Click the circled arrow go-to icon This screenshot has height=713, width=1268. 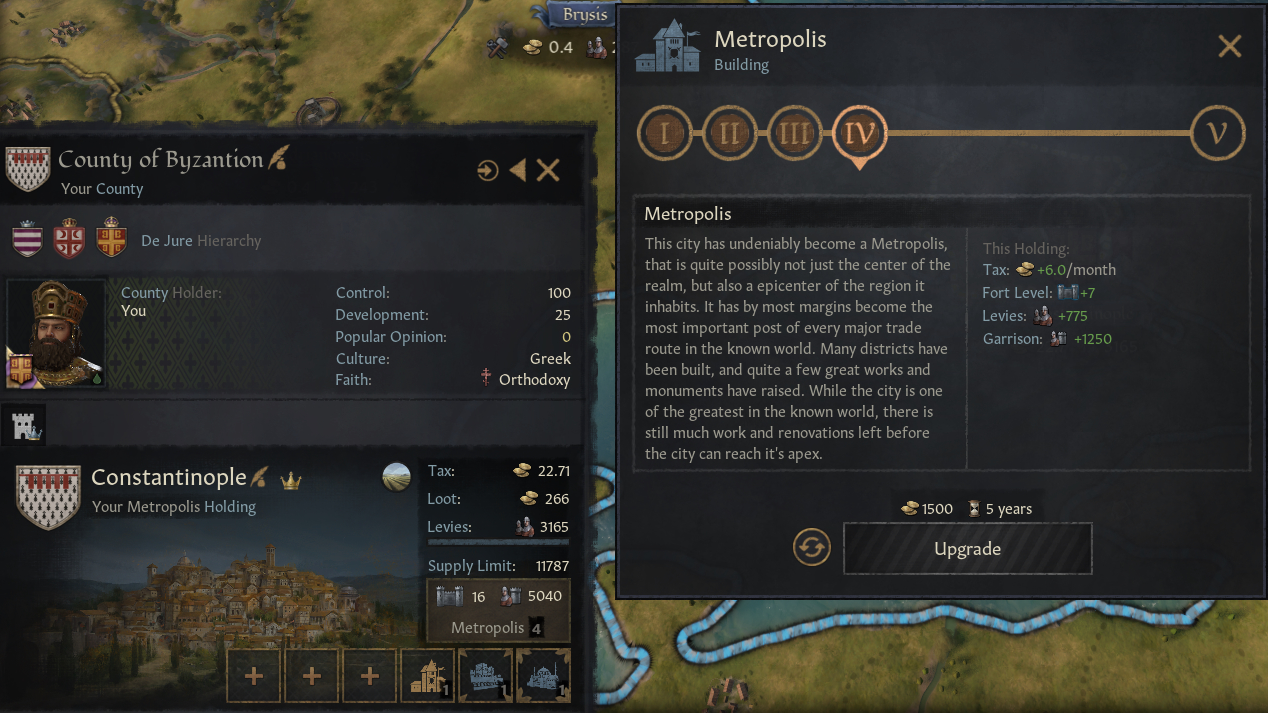pos(487,170)
